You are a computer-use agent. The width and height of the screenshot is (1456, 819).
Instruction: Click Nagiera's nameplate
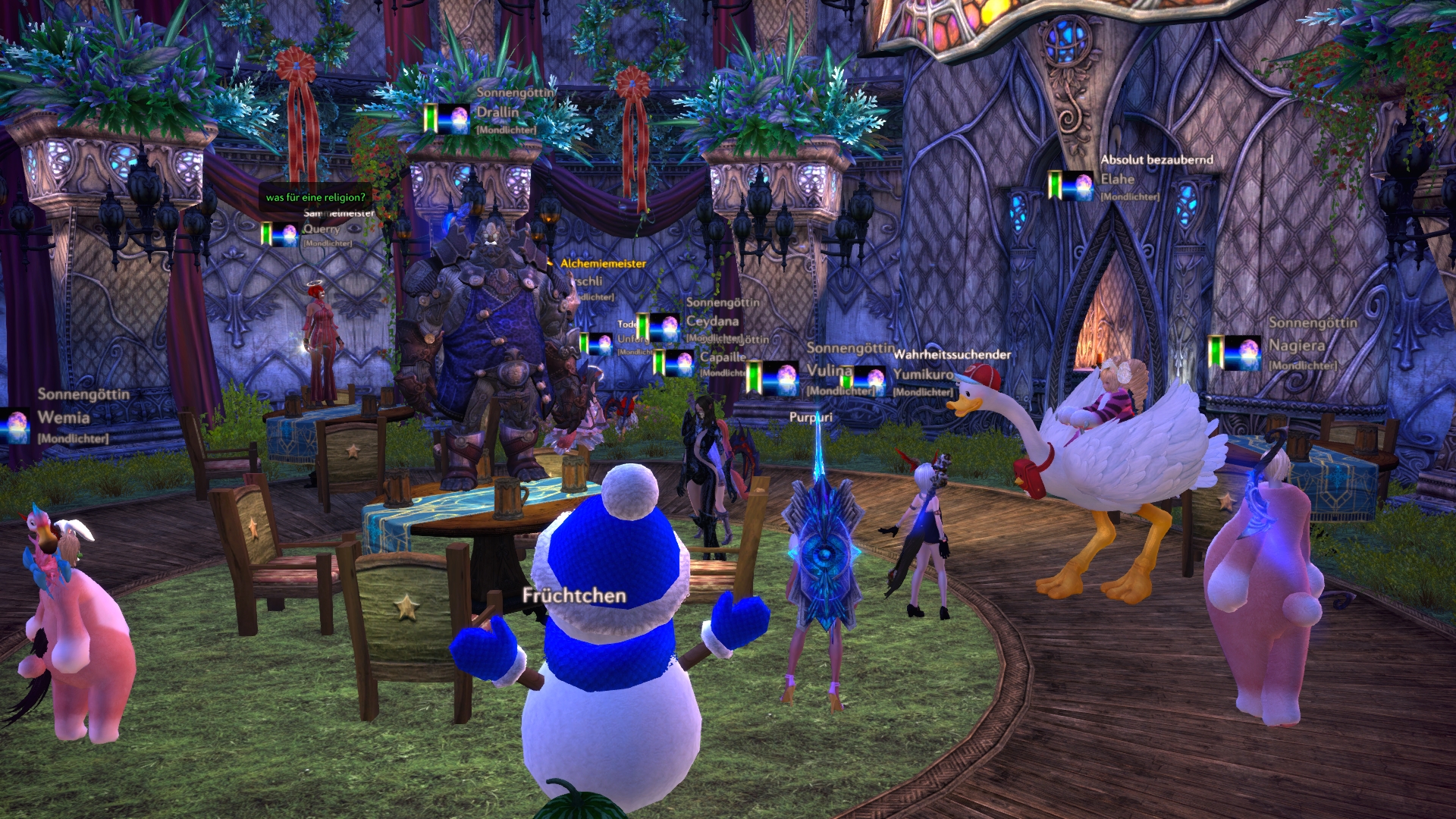[1296, 346]
